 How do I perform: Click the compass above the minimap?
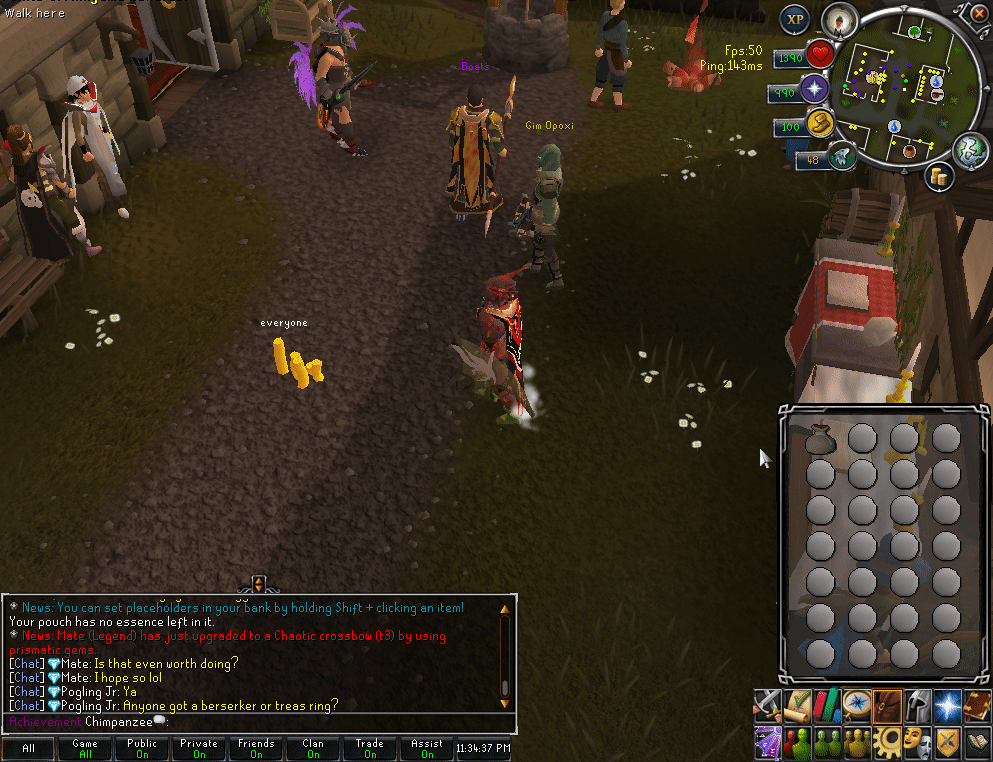pos(837,19)
